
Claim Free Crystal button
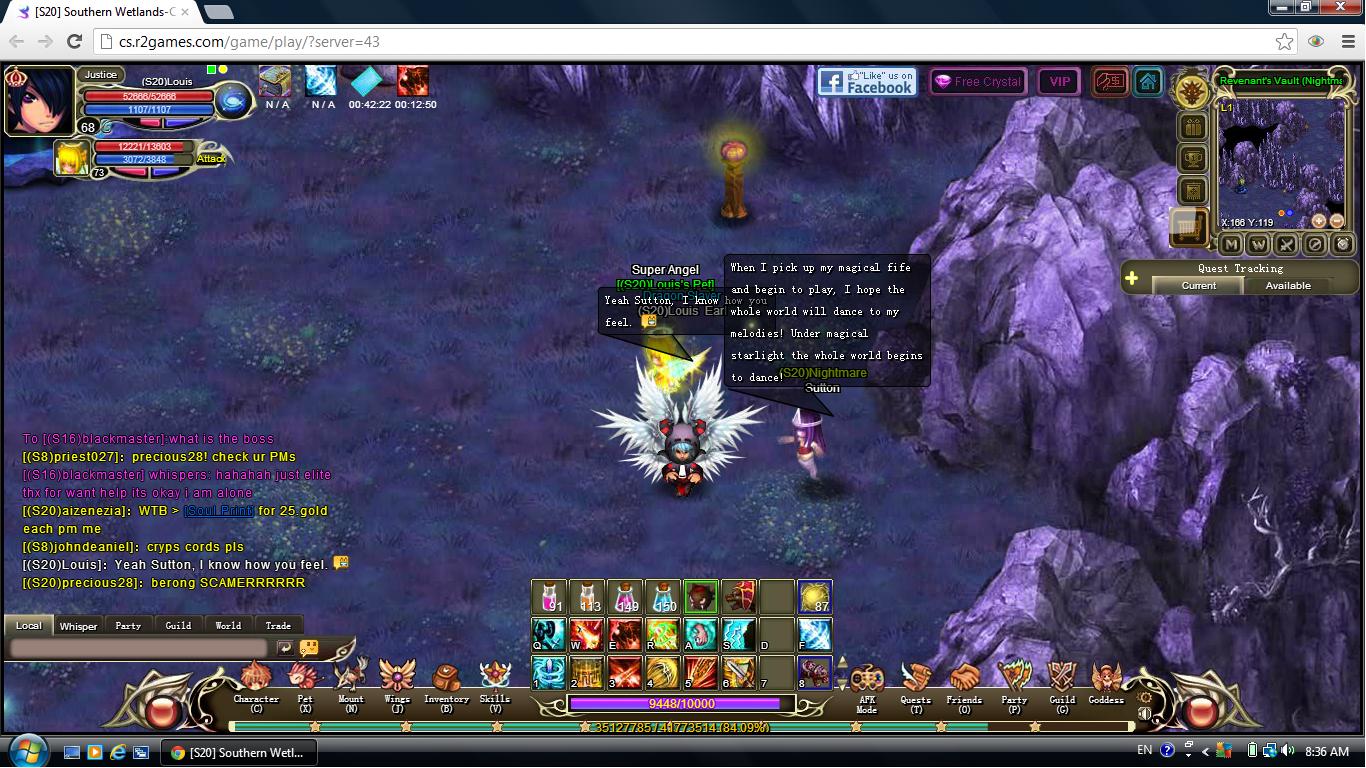pos(977,82)
